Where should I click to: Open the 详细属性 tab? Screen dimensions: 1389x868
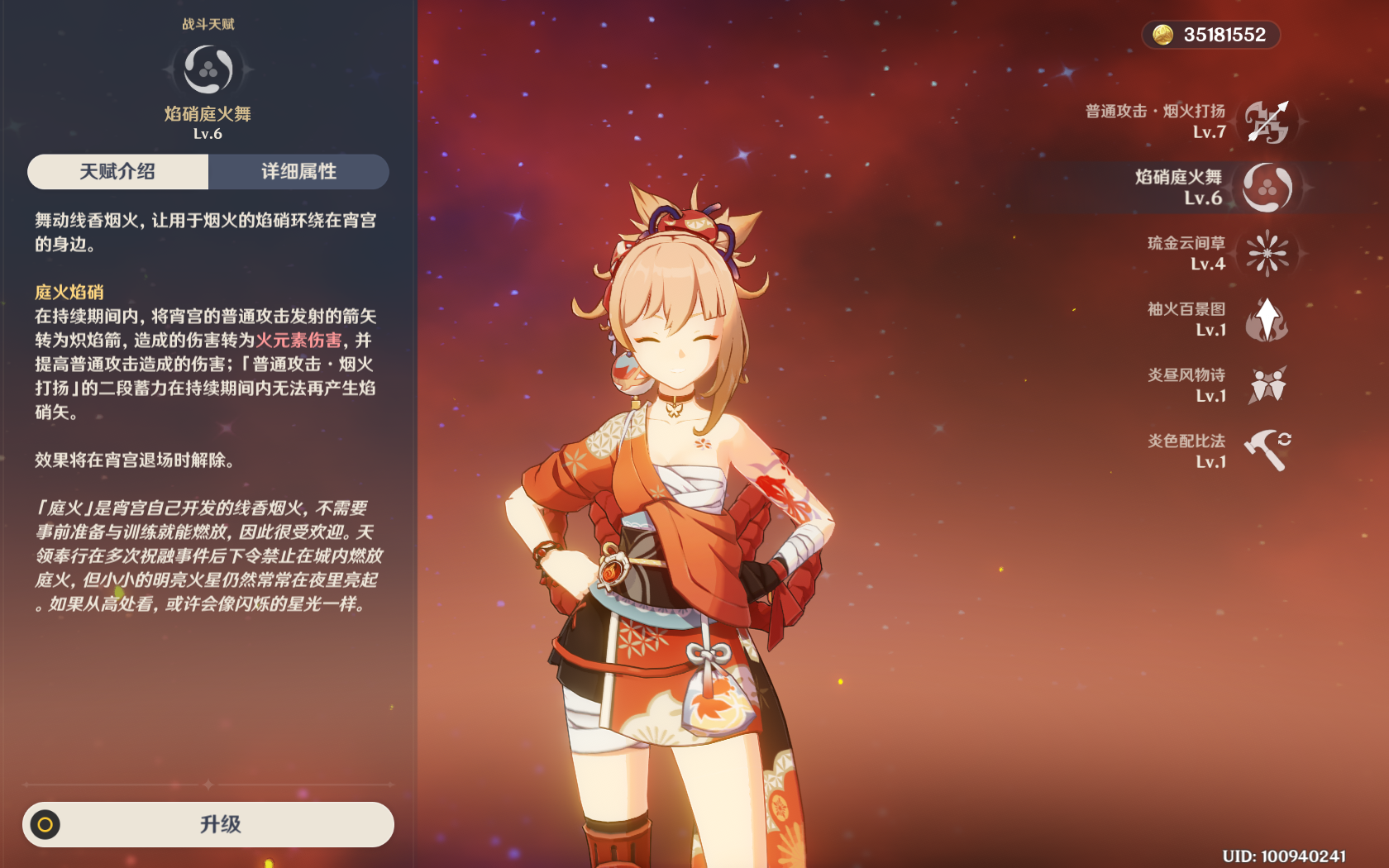coord(298,172)
